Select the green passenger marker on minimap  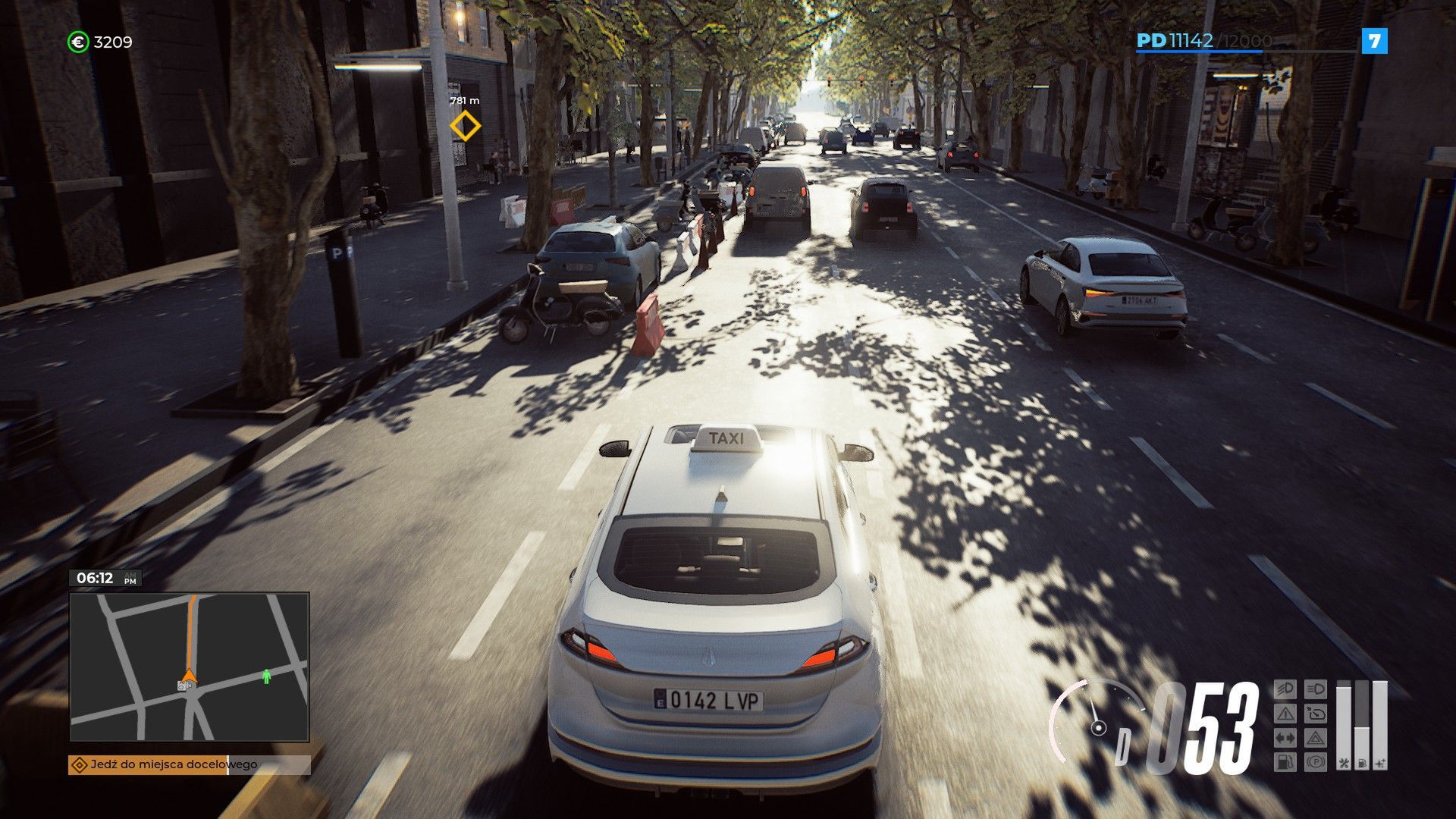[266, 676]
